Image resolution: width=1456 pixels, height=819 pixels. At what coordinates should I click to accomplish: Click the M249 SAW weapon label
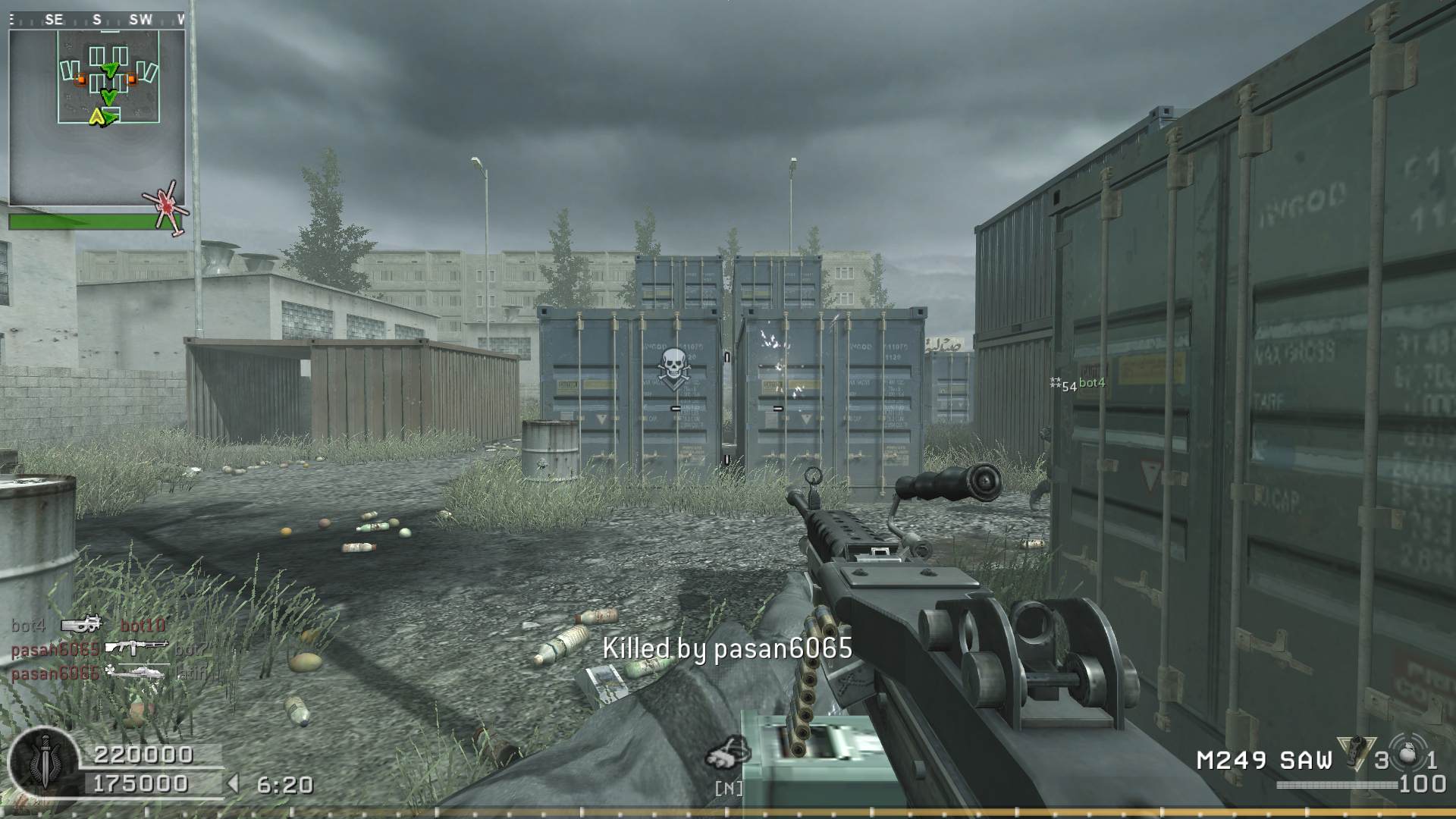click(1263, 760)
